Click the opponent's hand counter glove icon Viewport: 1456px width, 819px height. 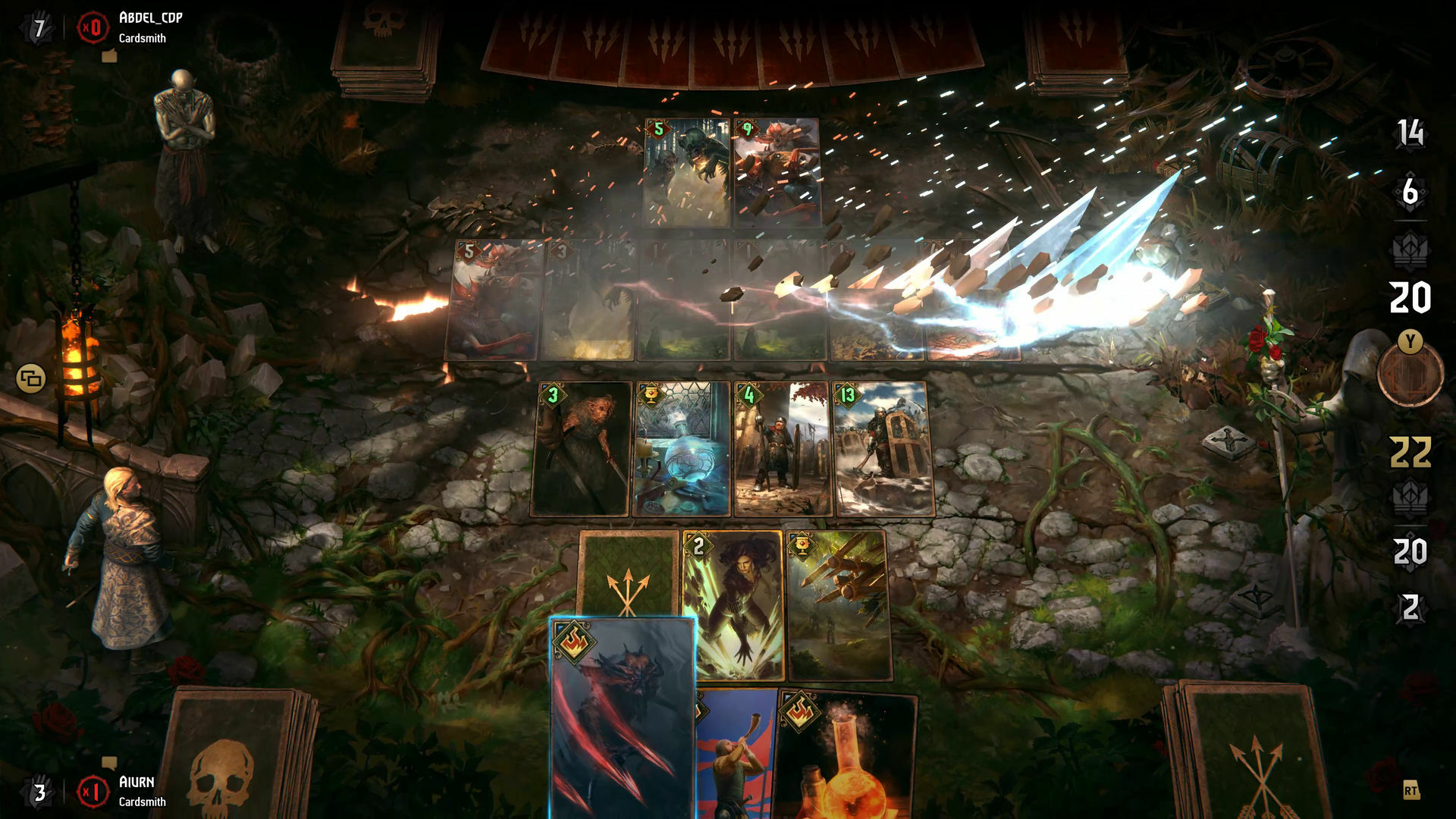tap(38, 25)
